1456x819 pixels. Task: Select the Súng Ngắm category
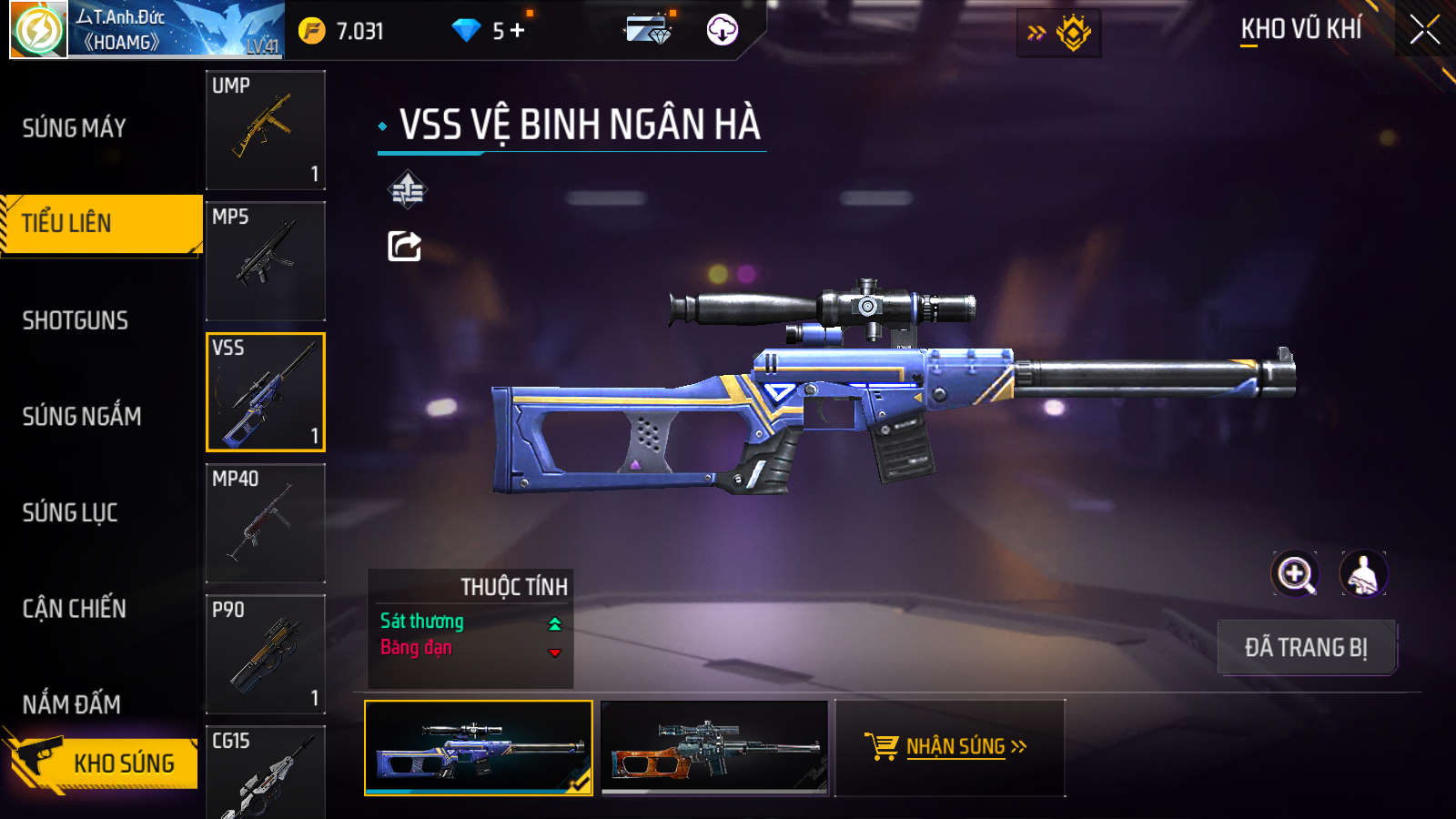[82, 417]
